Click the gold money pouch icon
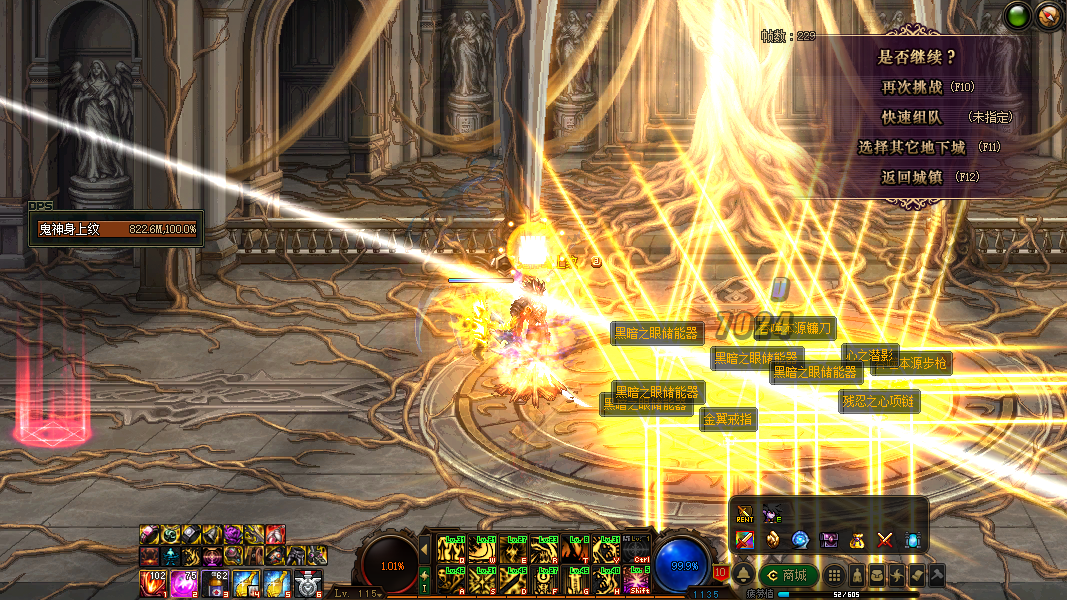1067x600 pixels. click(x=857, y=540)
